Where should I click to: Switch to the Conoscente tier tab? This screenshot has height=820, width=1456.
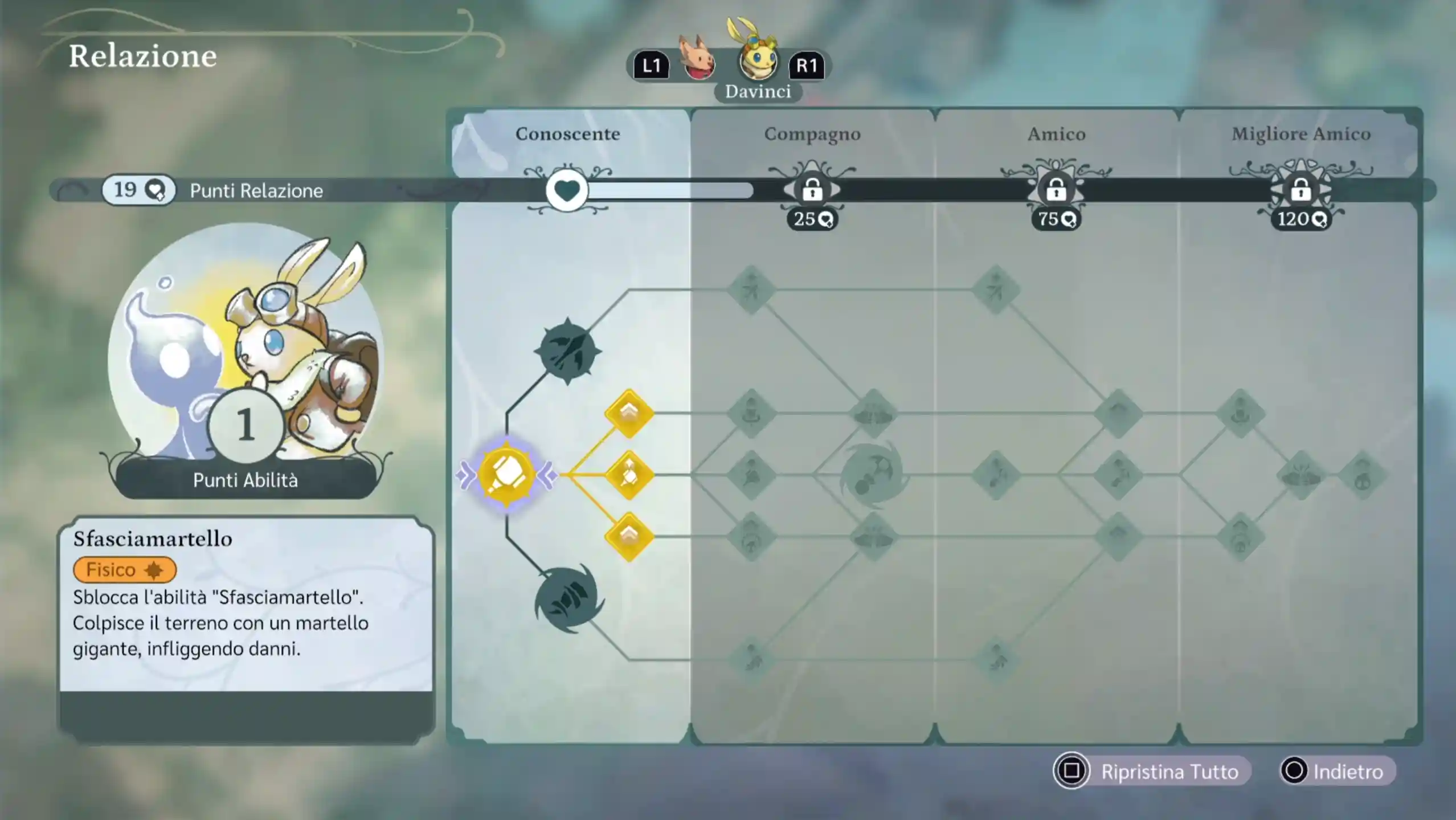(x=567, y=134)
